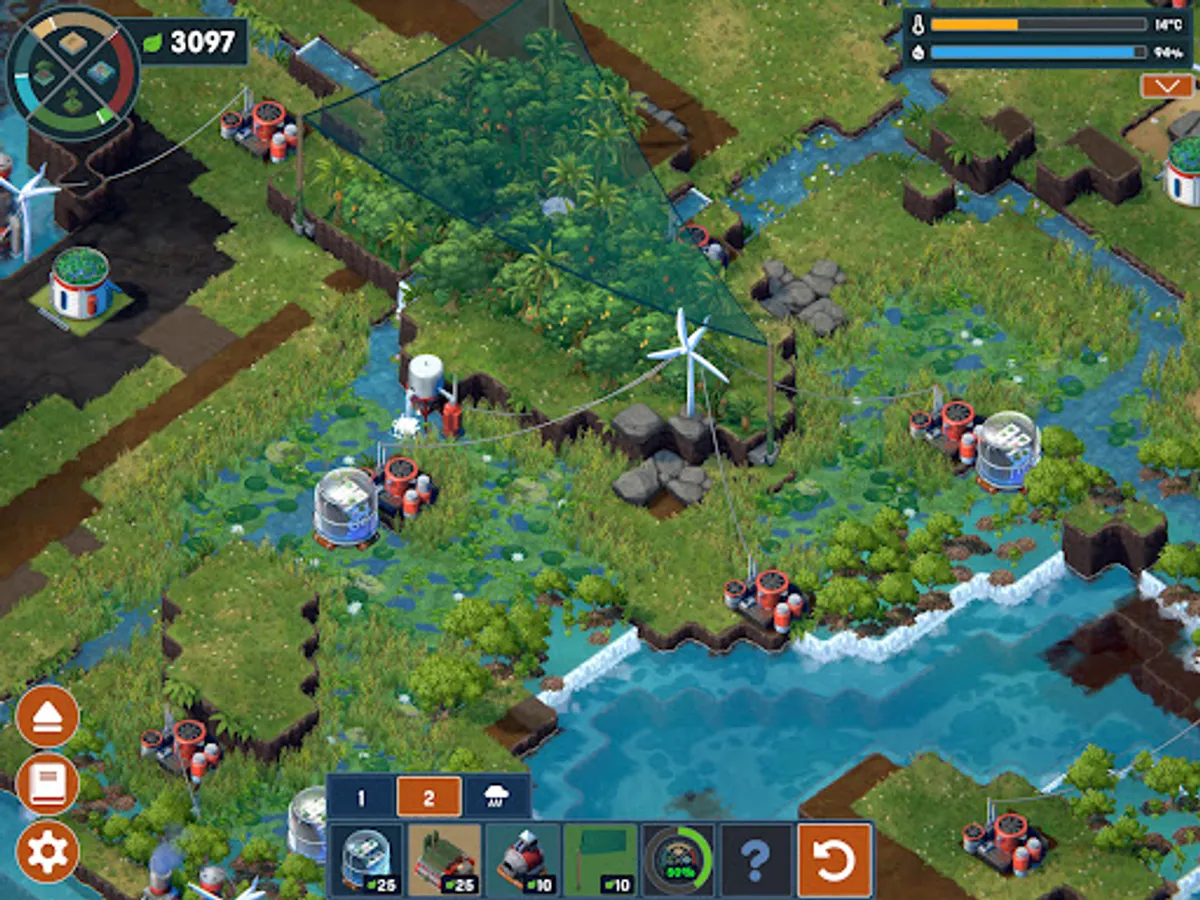Select the green flag item
This screenshot has height=900, width=1200.
(x=600, y=859)
